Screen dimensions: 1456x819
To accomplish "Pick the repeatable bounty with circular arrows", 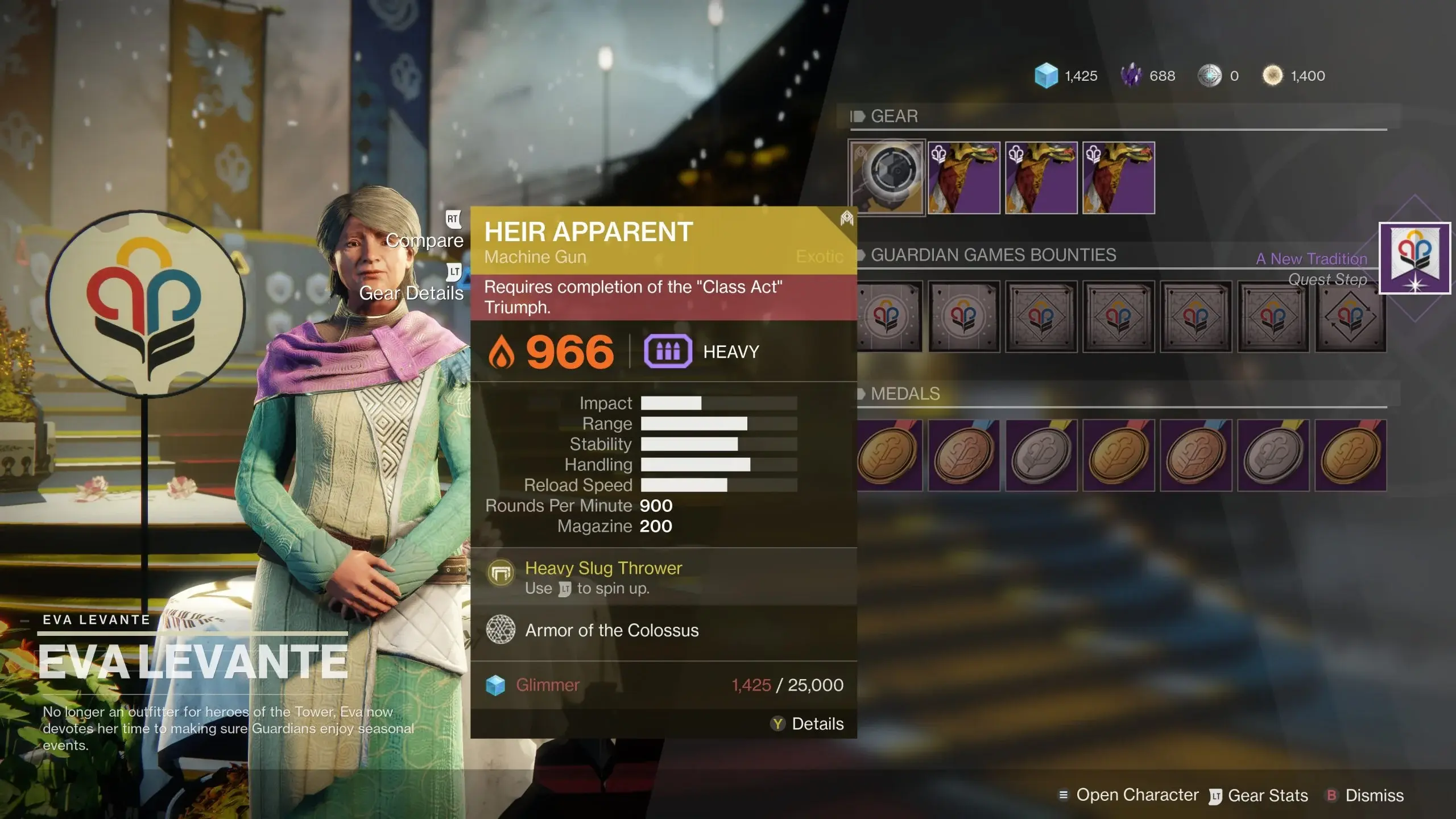I will click(x=1350, y=316).
